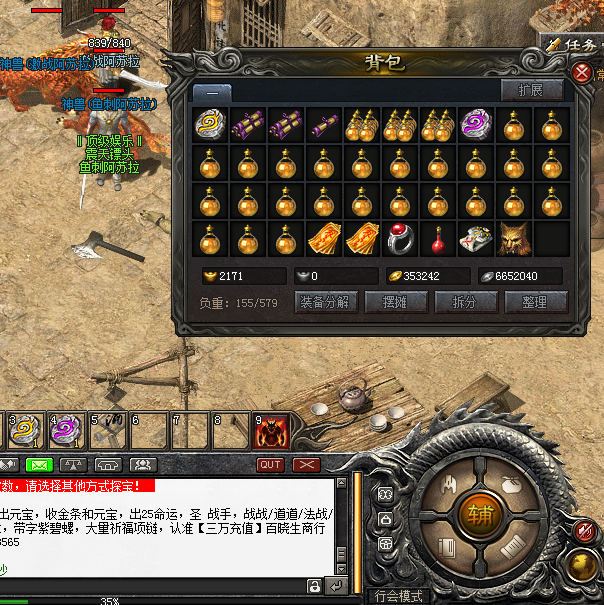Select the purple swirl stone in backpack
The image size is (604, 605).
475,125
